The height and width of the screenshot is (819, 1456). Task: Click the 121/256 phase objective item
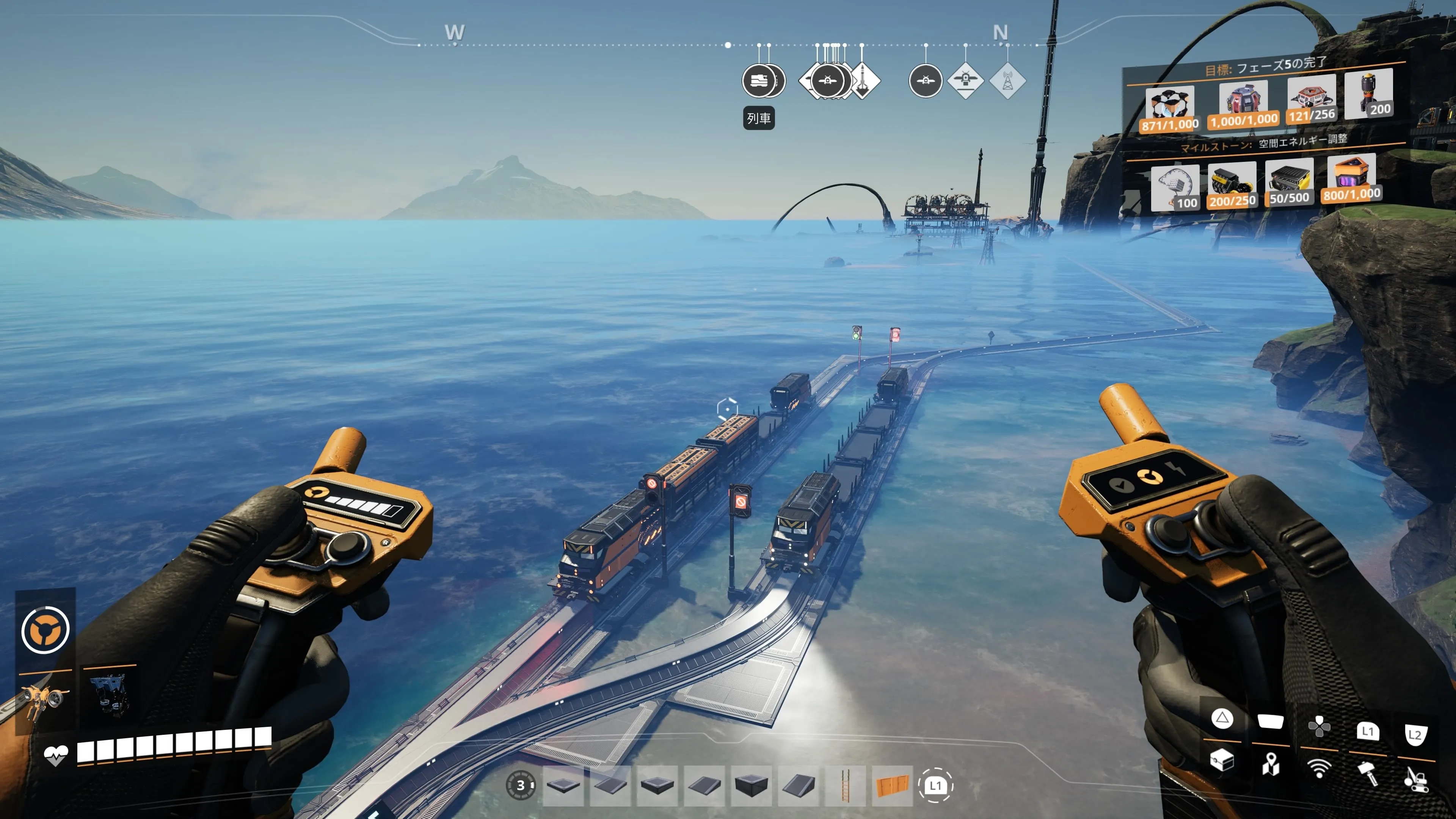(x=1311, y=100)
